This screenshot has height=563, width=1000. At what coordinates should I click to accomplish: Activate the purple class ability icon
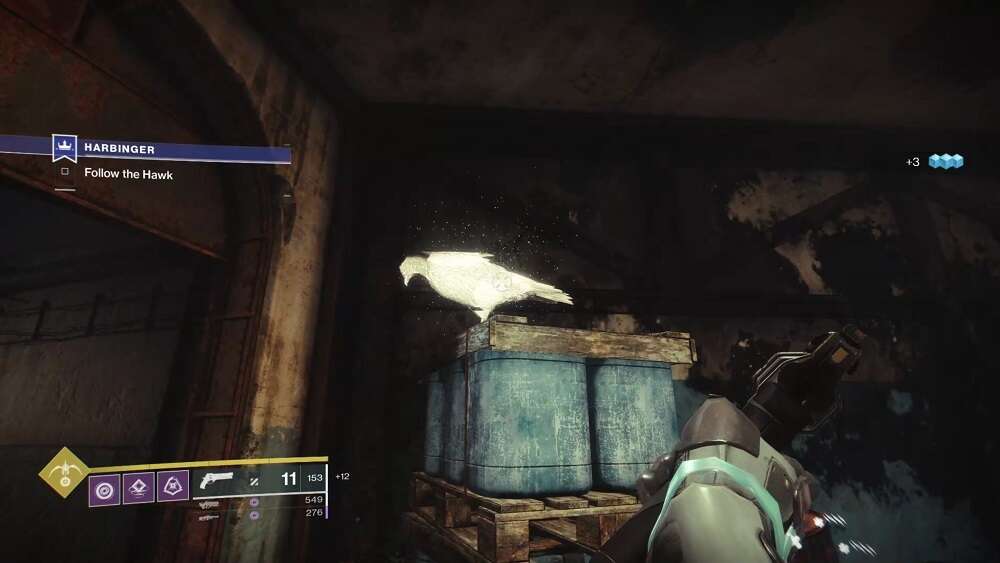138,487
